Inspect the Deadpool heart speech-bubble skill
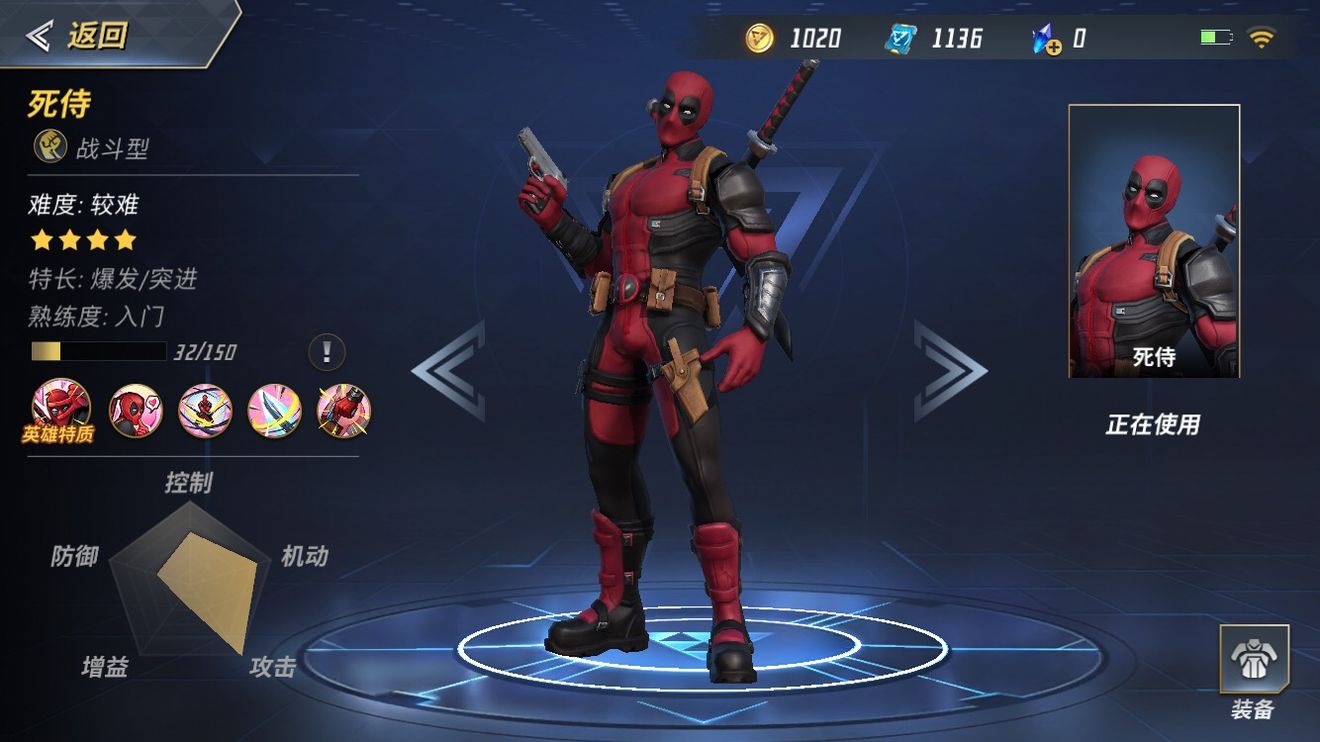 pyautogui.click(x=135, y=410)
